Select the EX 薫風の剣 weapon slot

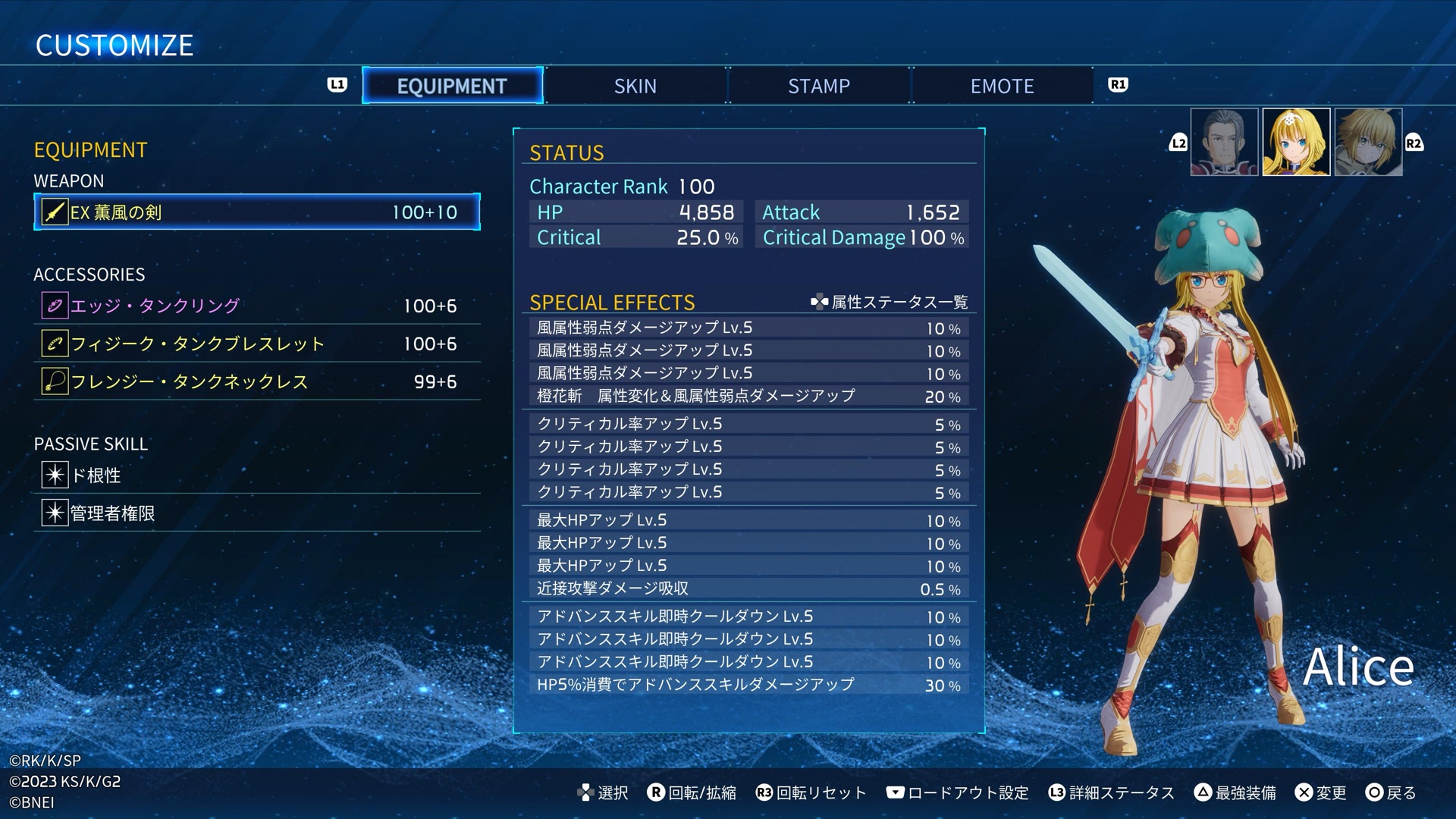pos(256,212)
